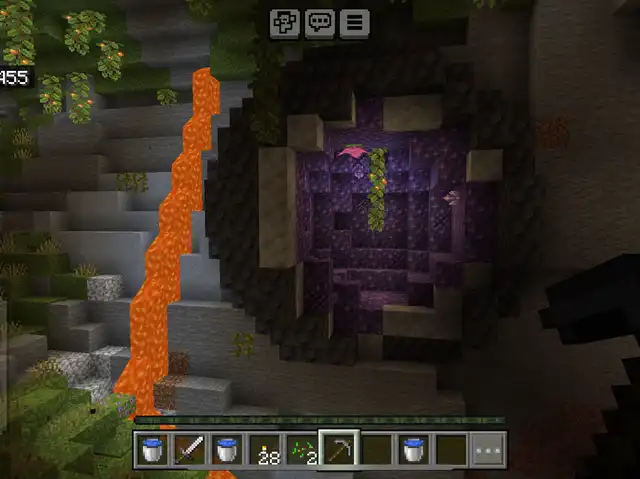This screenshot has height=479, width=640.
Task: Select the pickaxe hotbar slot
Action: point(338,449)
